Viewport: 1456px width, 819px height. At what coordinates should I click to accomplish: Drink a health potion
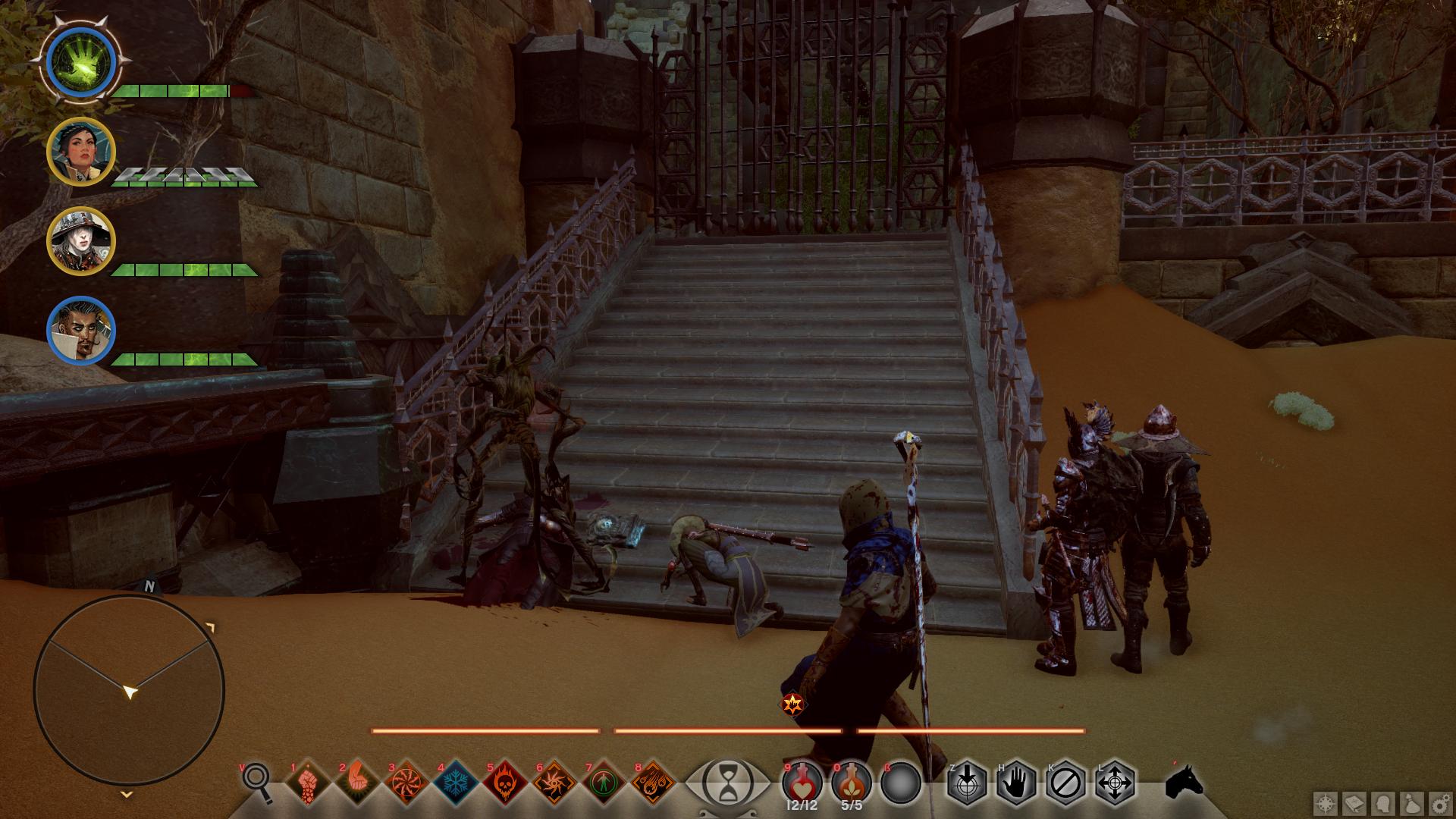tap(802, 782)
